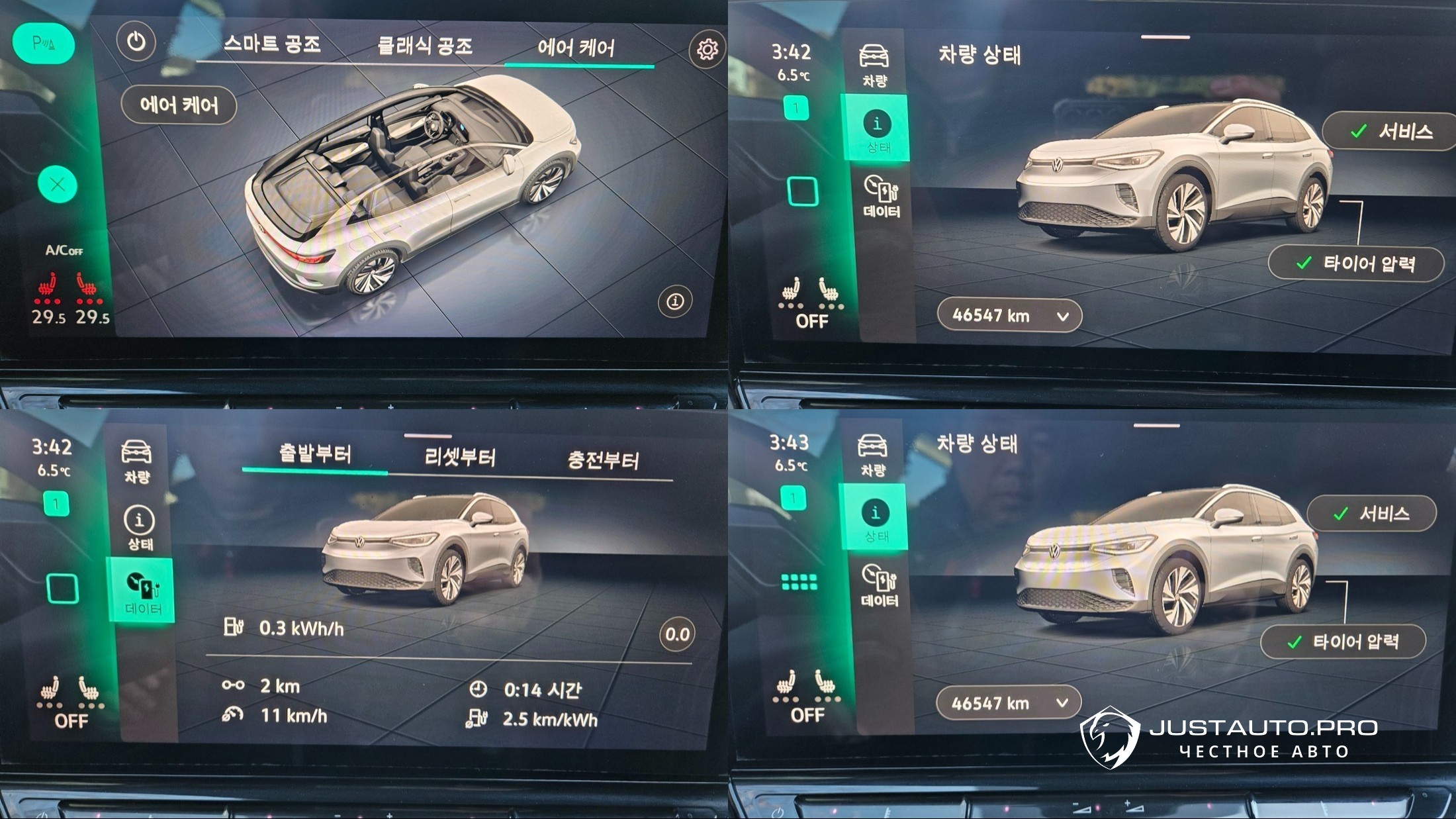This screenshot has width=1456, height=819.
Task: Toggle the A/C OFF indicator
Action: [x=64, y=250]
